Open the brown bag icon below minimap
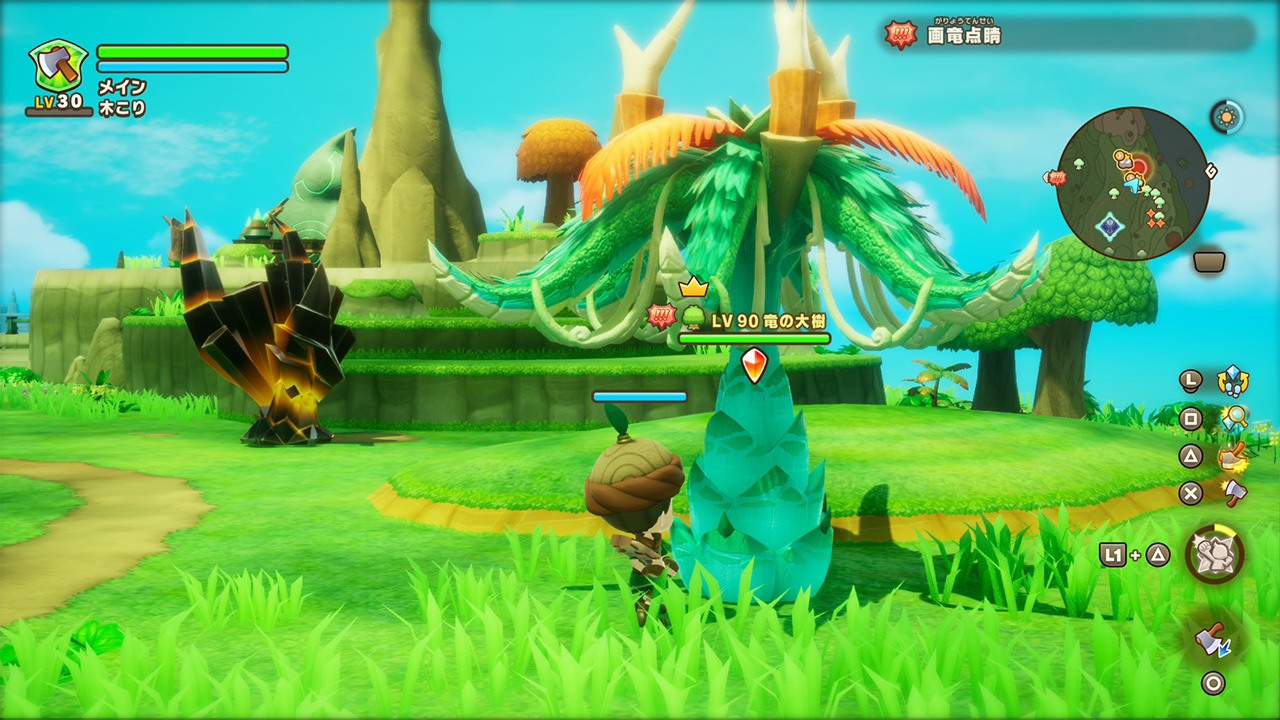This screenshot has width=1280, height=720. pyautogui.click(x=1209, y=262)
